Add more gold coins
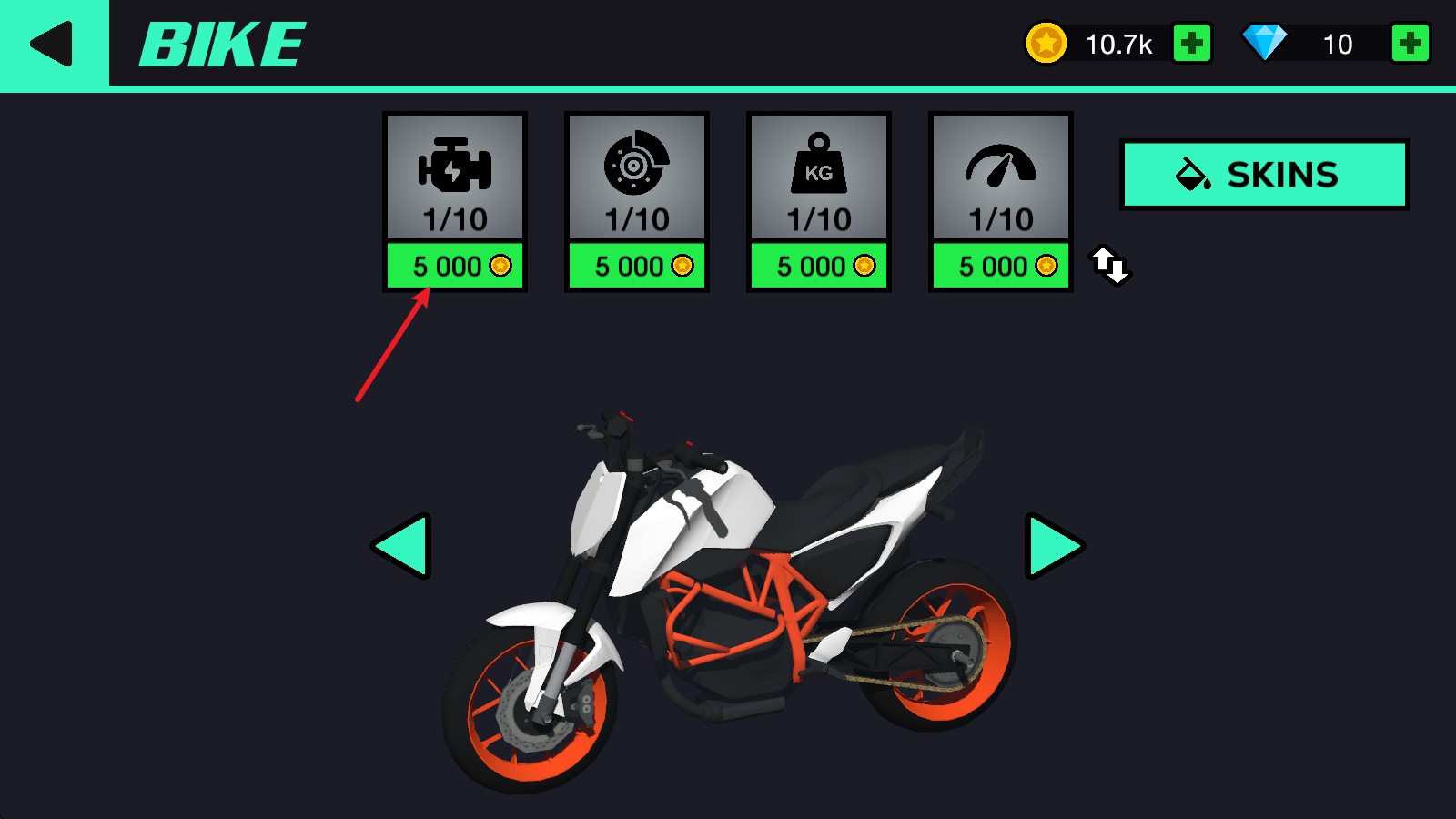This screenshot has height=819, width=1456. 1191,44
